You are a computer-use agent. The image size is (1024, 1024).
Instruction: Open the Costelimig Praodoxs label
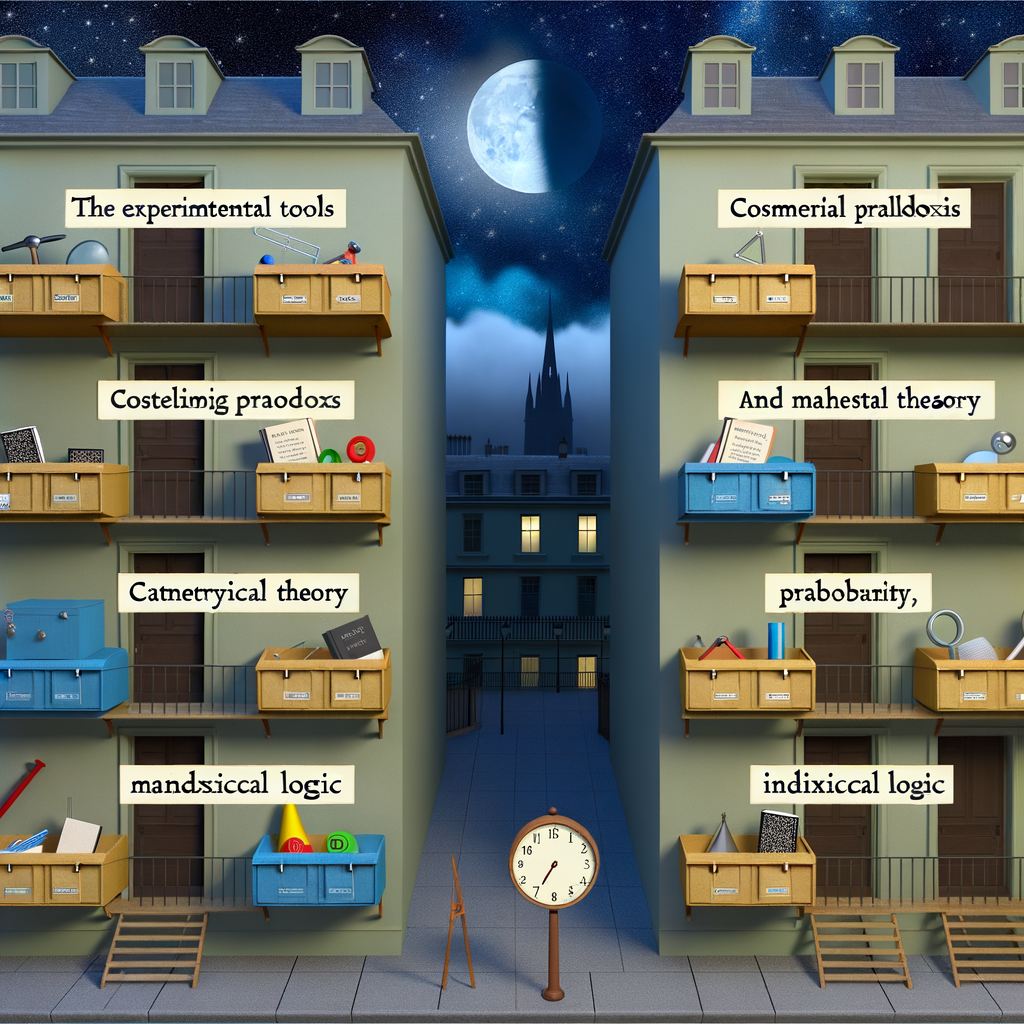(x=226, y=402)
